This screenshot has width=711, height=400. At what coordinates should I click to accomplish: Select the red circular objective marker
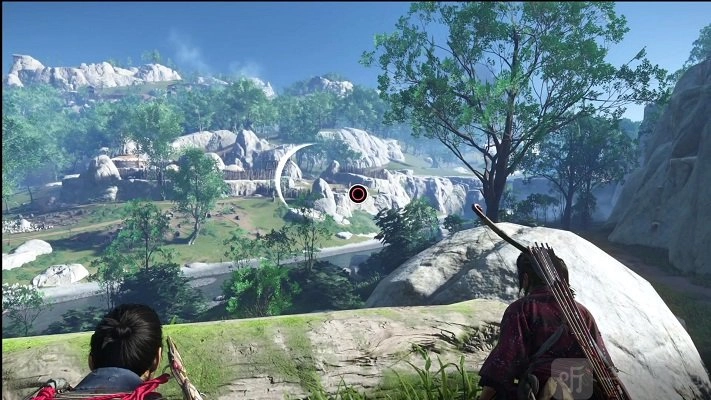click(358, 193)
